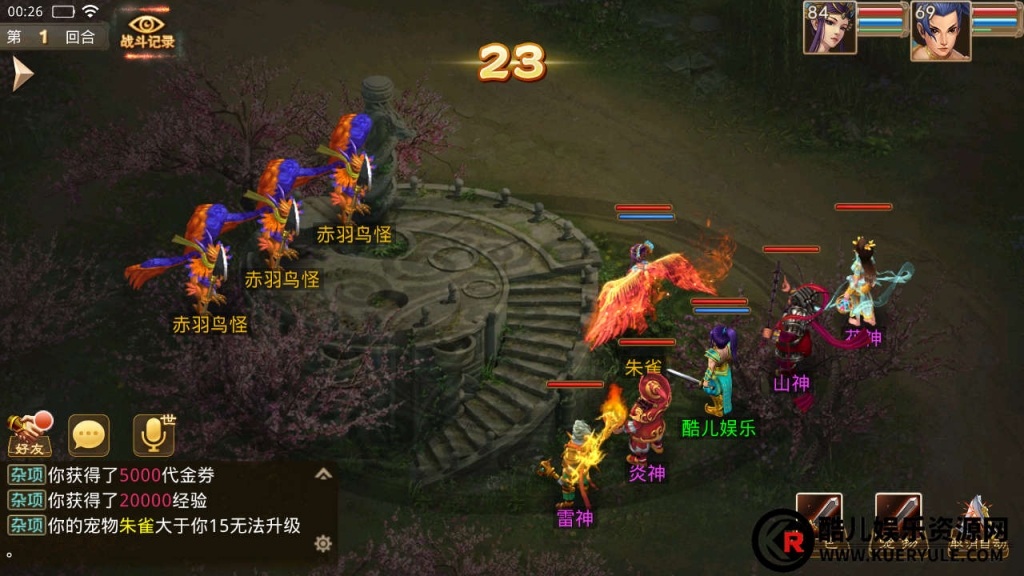Expand the side panel with the arrow
1024x576 pixels.
point(21,74)
